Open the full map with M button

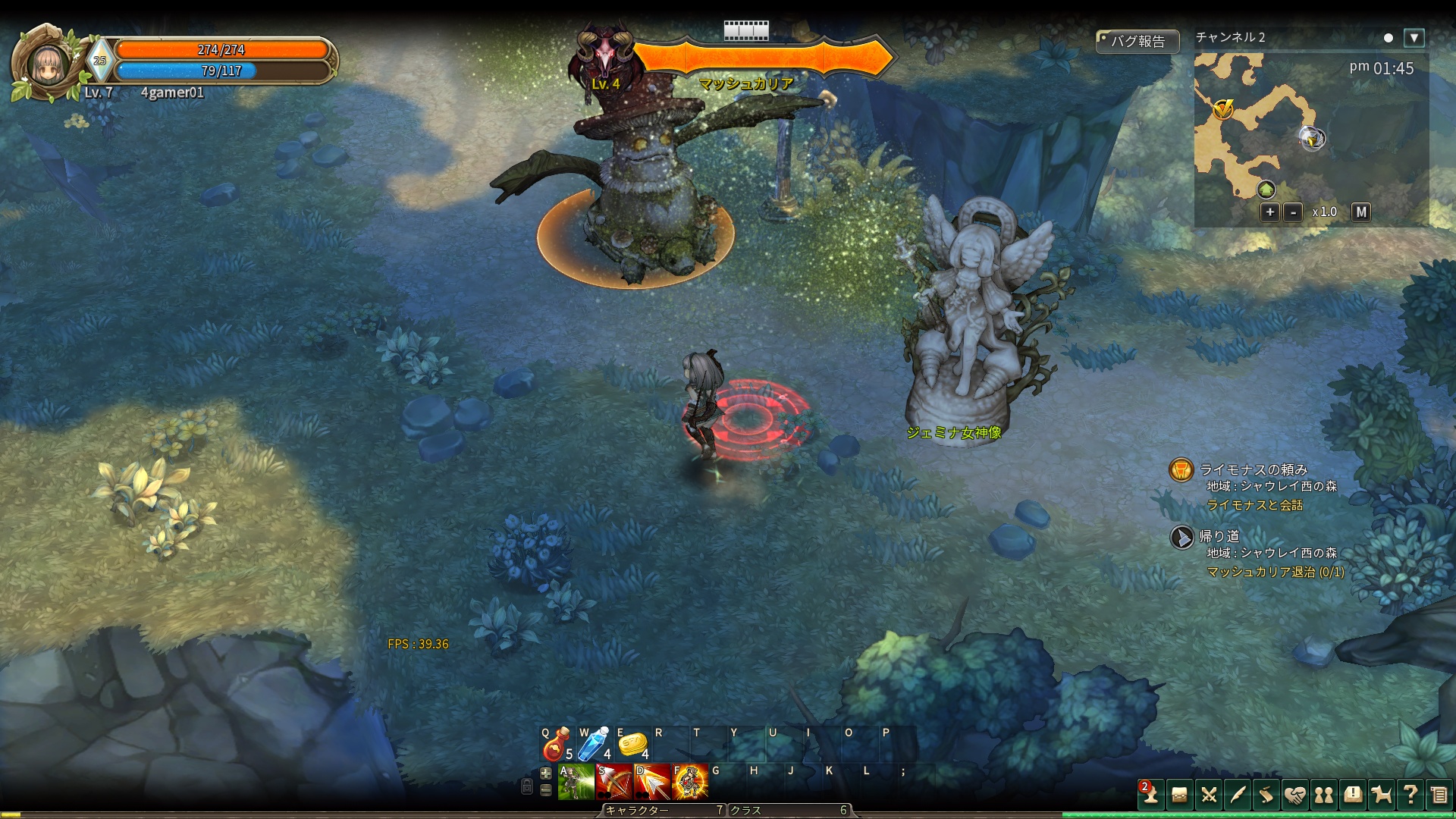point(1361,212)
